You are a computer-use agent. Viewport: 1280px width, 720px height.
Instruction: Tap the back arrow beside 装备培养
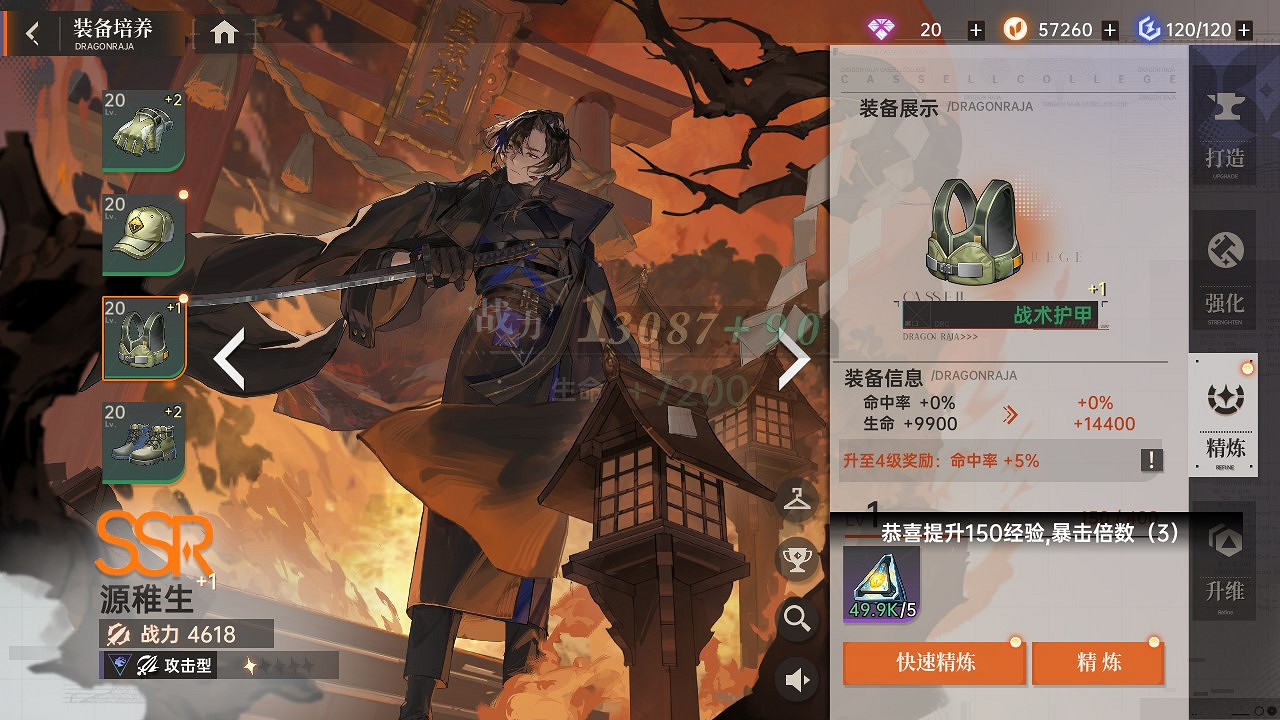click(x=30, y=31)
